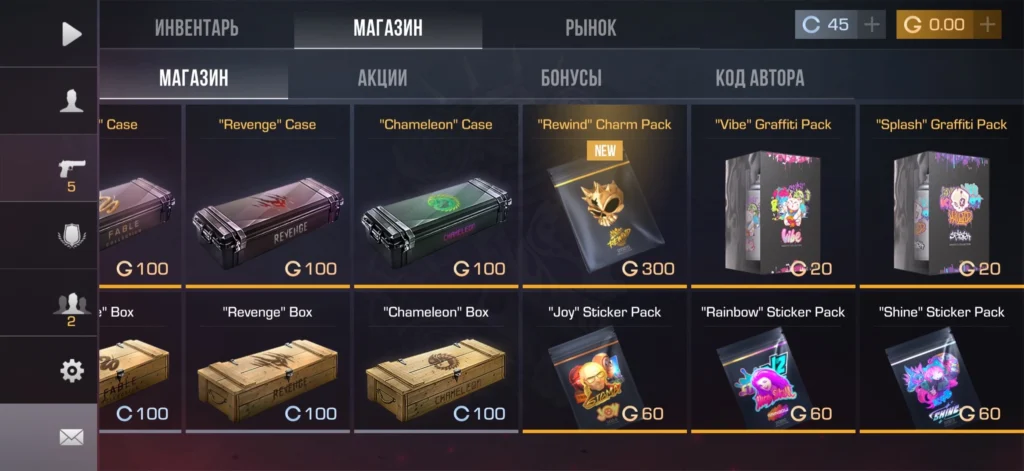1024x471 pixels.
Task: Go to the Код автора tab
Action: 759,78
